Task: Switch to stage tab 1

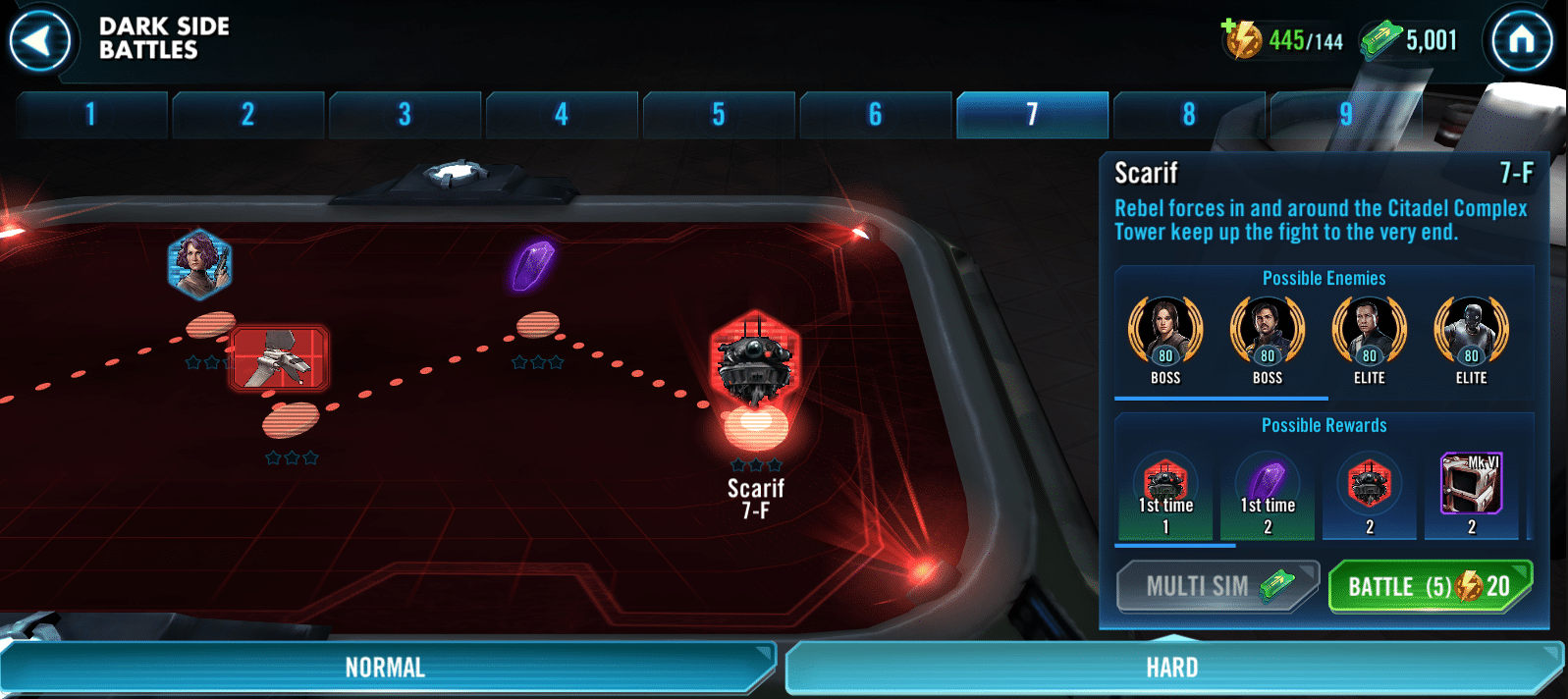Action: [91, 115]
